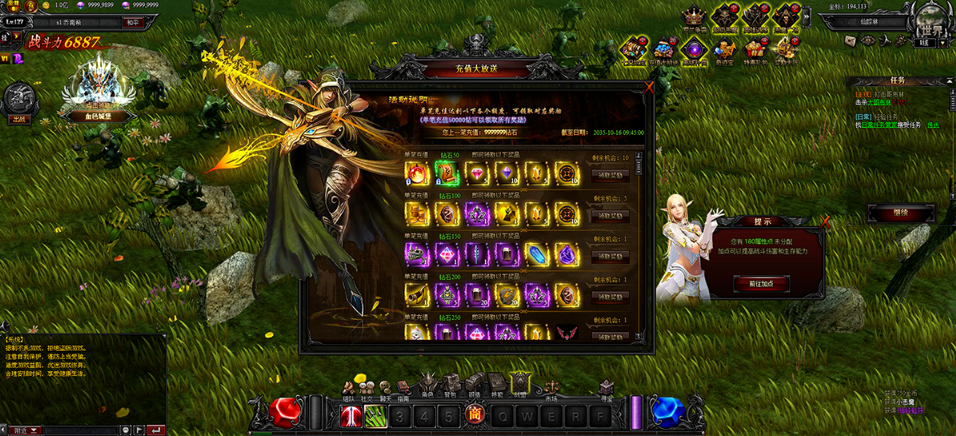Claim the 钻石50 tier reward
956x436 pixels.
click(610, 174)
